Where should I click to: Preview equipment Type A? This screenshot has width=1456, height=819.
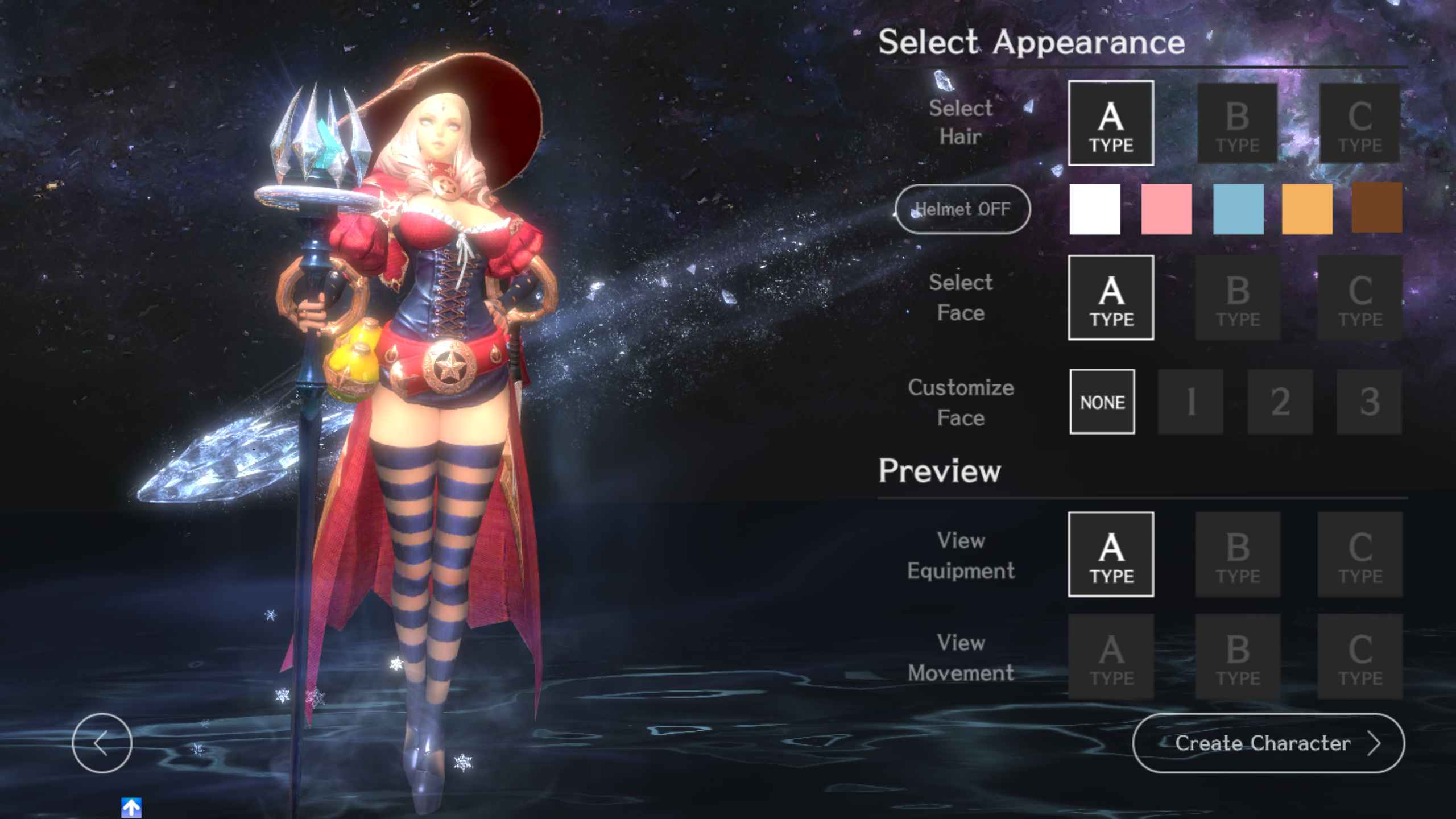(1111, 555)
